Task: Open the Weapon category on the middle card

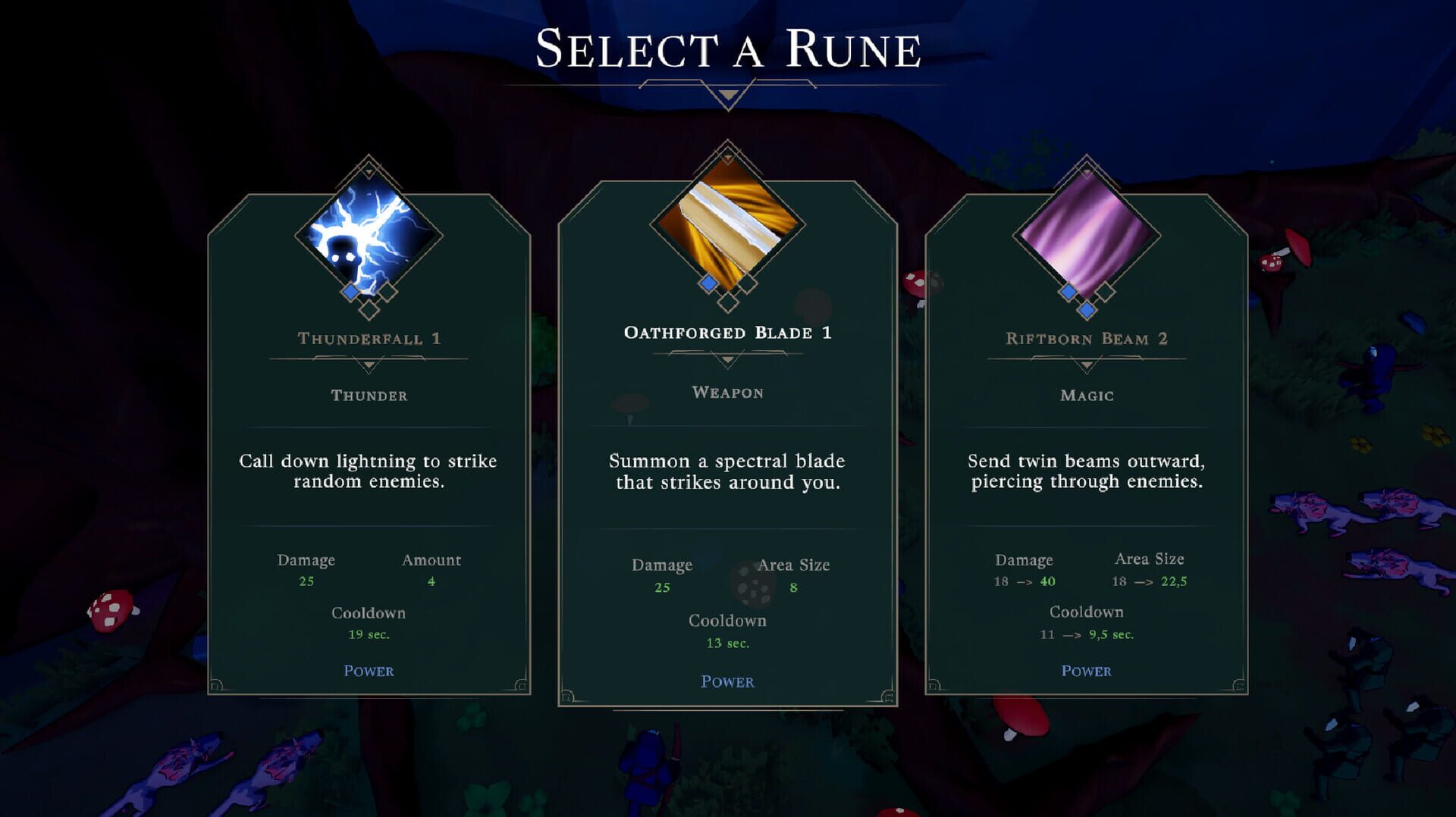Action: 727,393
